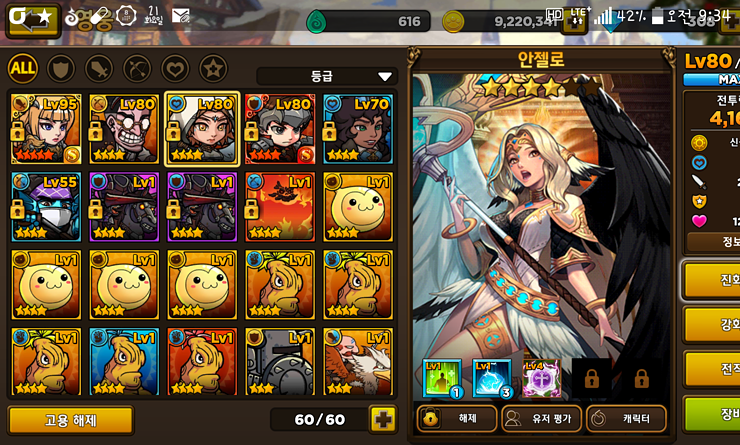This screenshot has height=445, width=740.
Task: Filter heroes by star class
Action: [212, 68]
